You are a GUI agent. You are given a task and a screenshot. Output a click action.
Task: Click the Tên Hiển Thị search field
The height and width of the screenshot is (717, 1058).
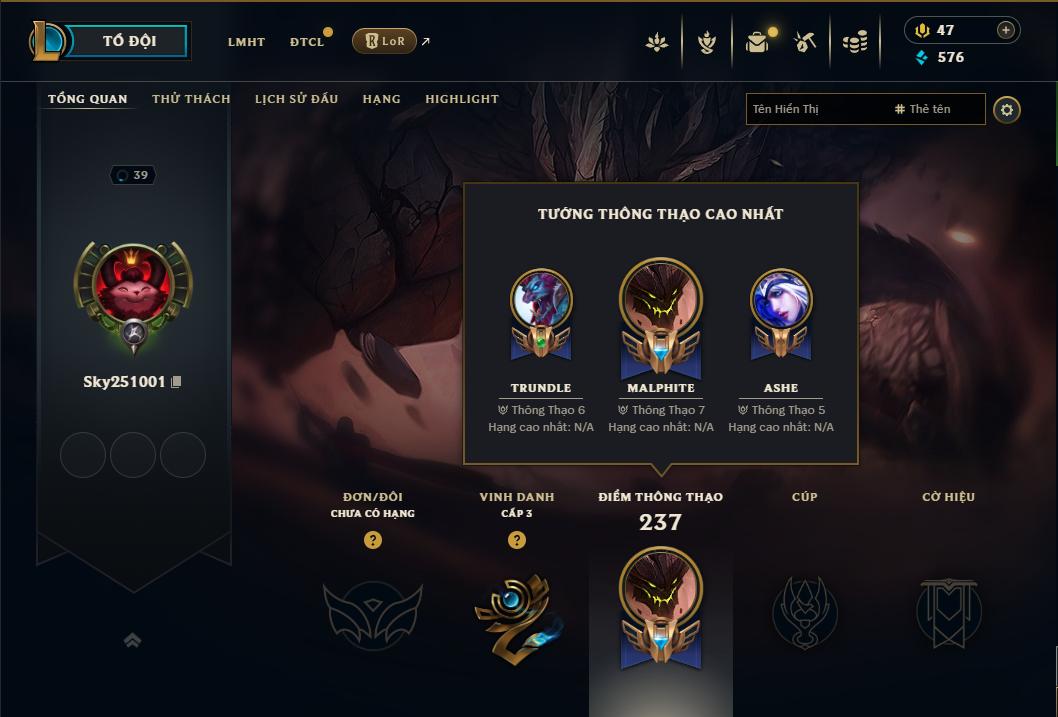pyautogui.click(x=815, y=109)
